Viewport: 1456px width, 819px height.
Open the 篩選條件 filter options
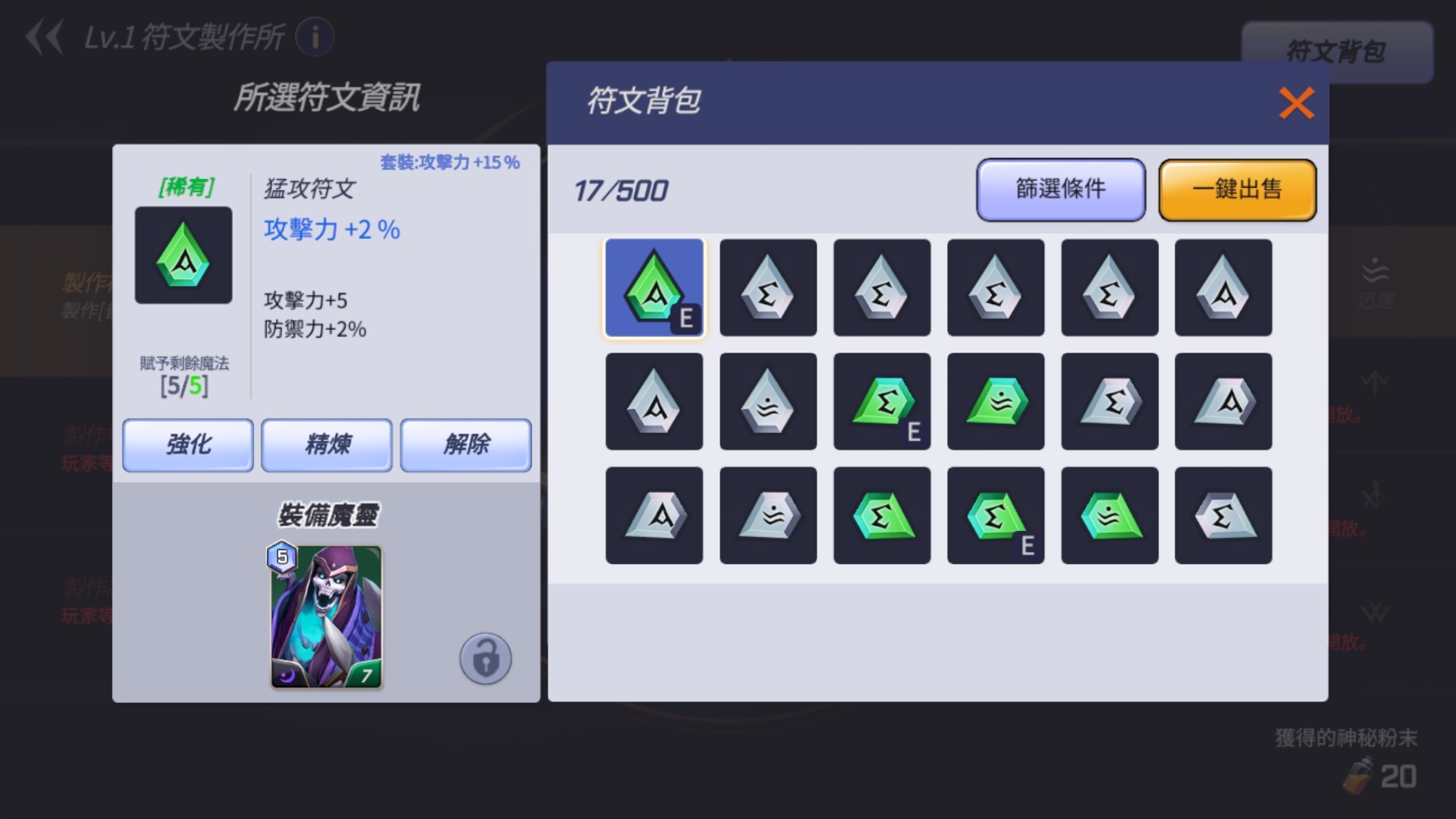[x=1060, y=190]
